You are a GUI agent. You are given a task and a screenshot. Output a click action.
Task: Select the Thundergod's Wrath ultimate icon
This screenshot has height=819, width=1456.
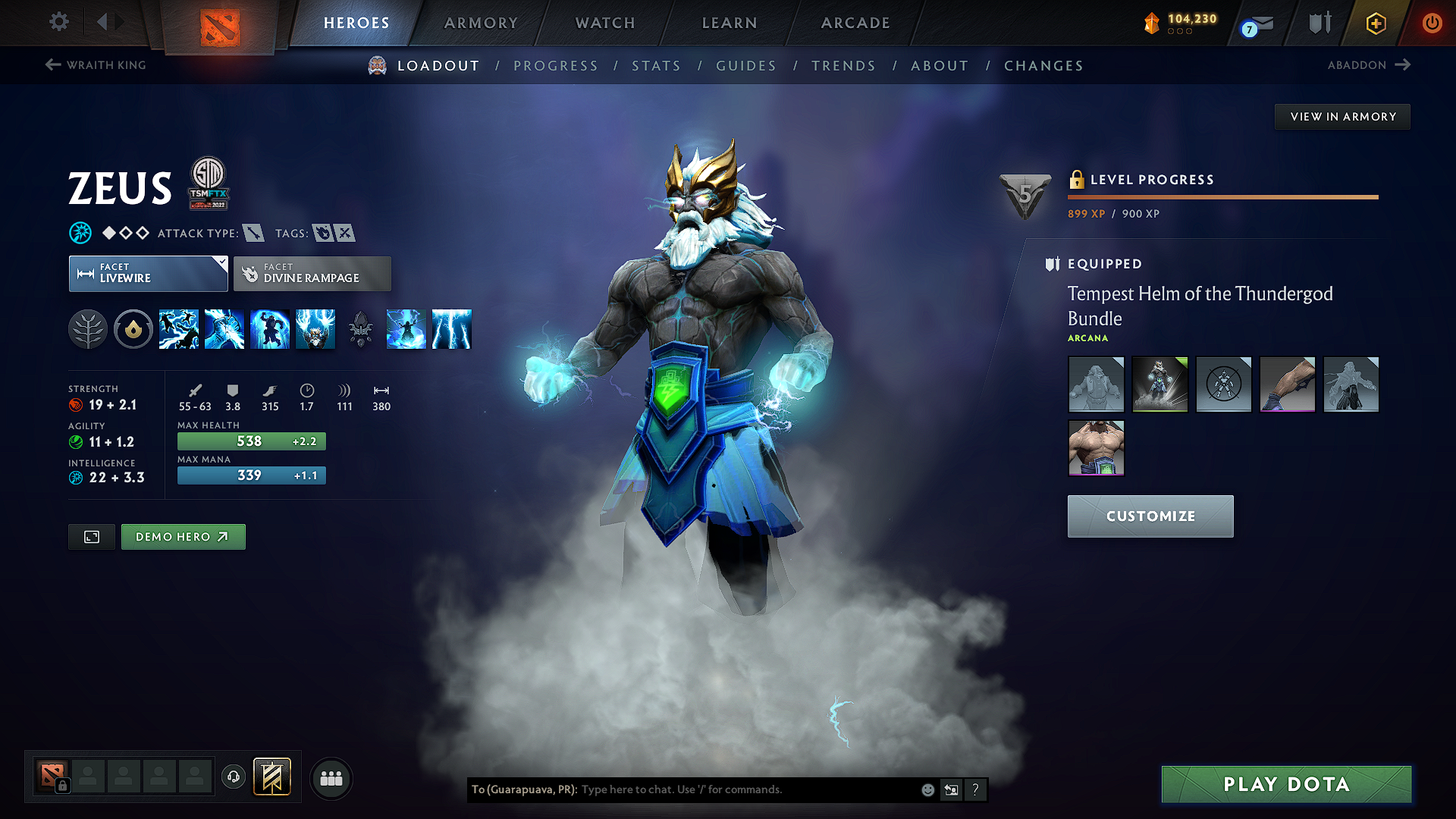pos(315,328)
